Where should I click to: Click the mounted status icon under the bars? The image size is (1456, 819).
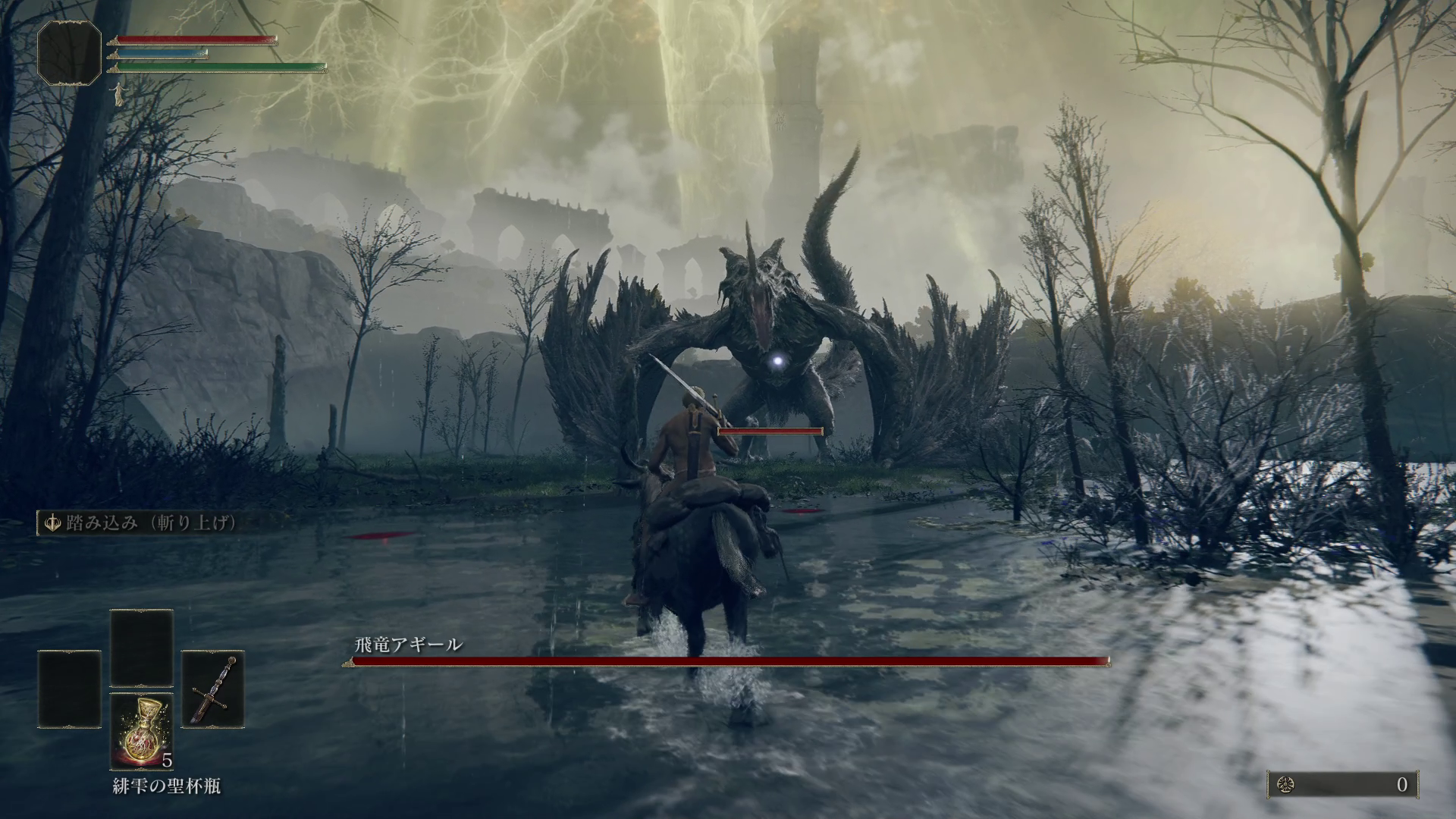[x=118, y=93]
